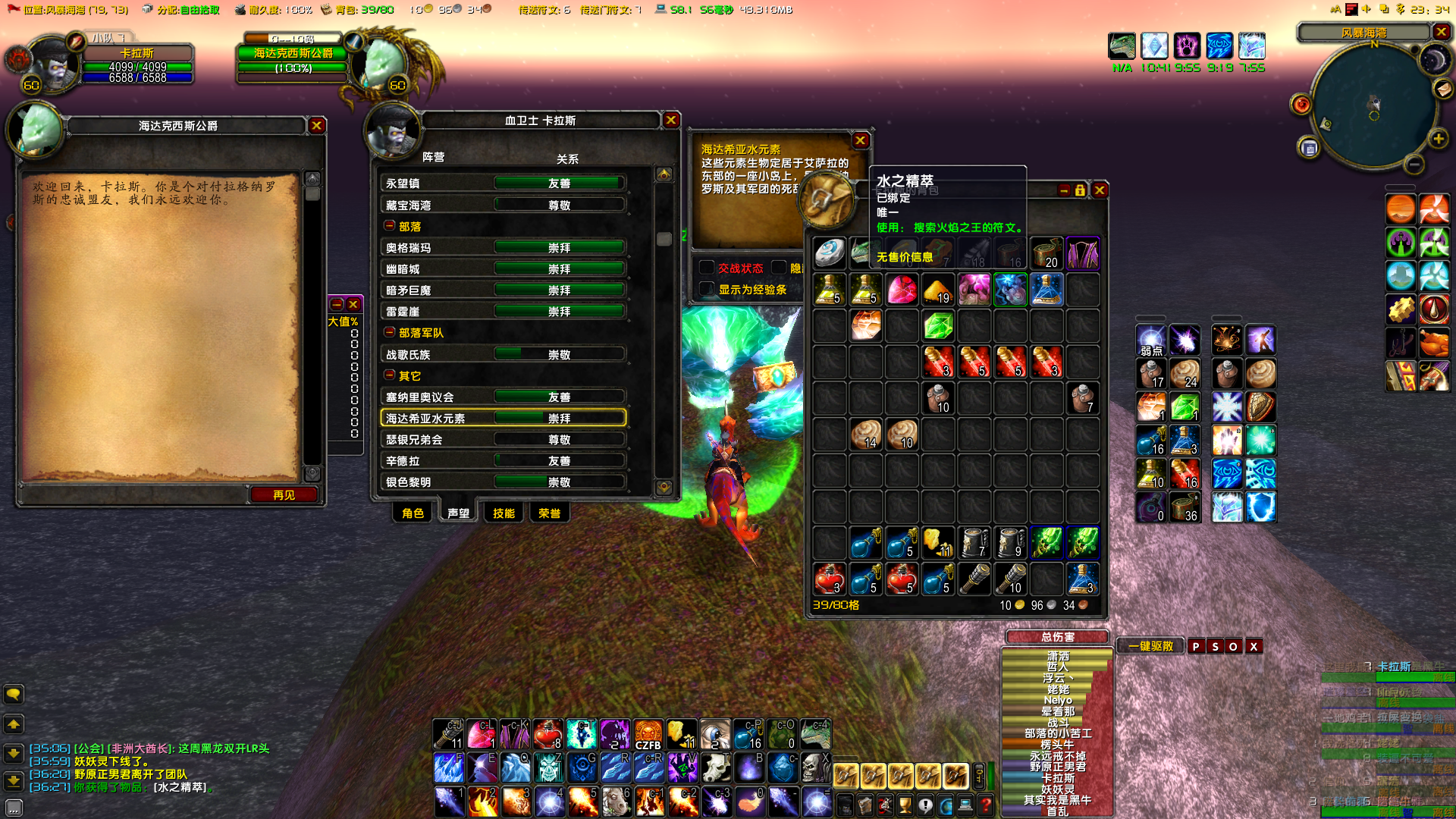
Task: Close the reputation detail popup
Action: (860, 140)
